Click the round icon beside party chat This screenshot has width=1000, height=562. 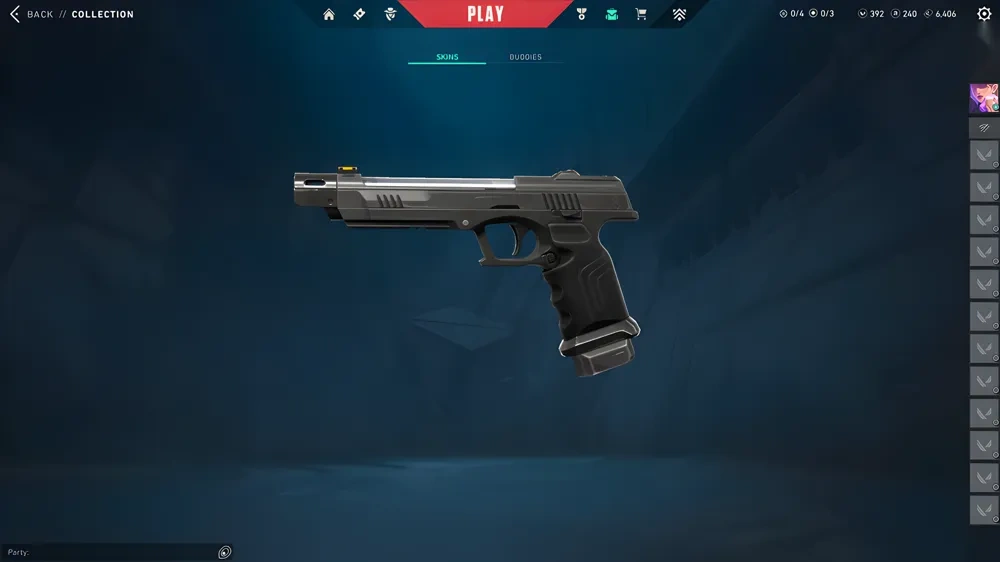(x=225, y=552)
